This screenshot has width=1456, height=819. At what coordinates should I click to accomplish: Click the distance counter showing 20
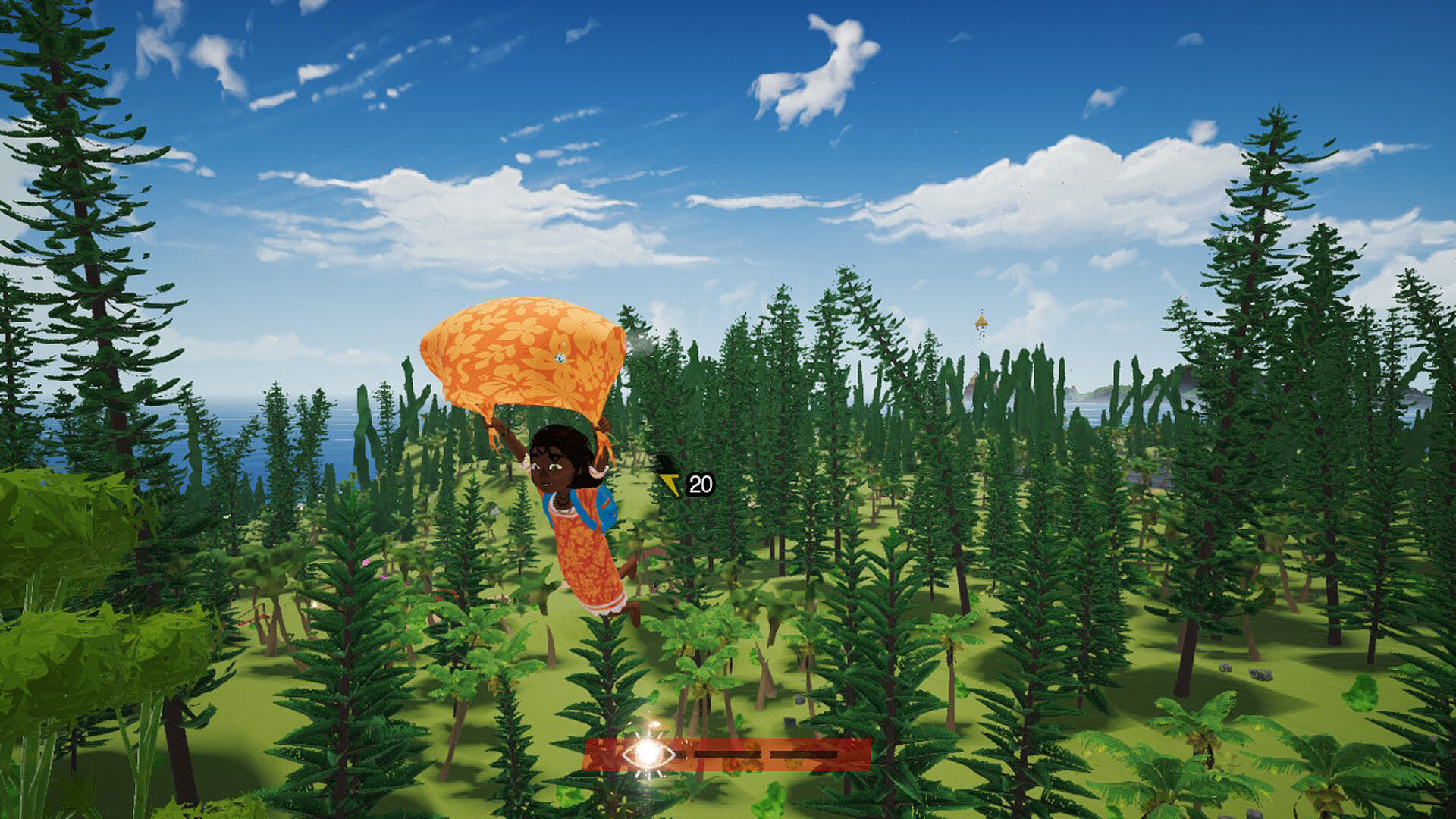[x=701, y=482]
